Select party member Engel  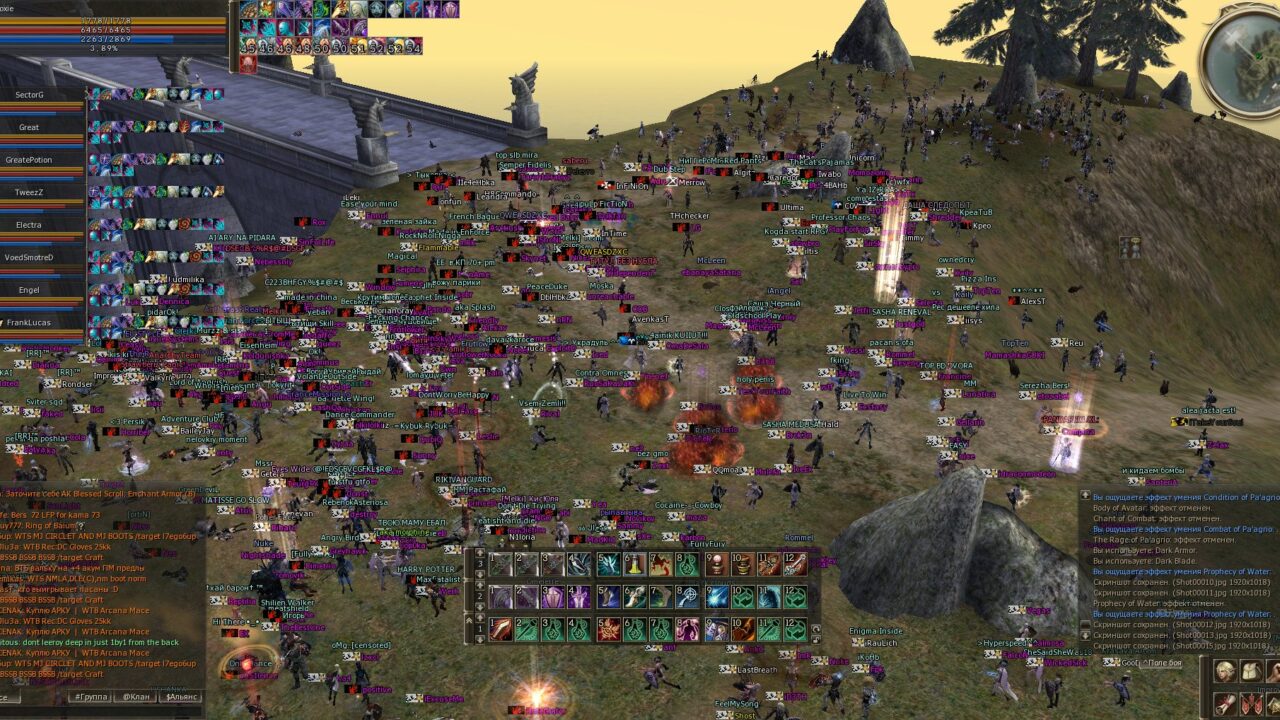point(30,290)
